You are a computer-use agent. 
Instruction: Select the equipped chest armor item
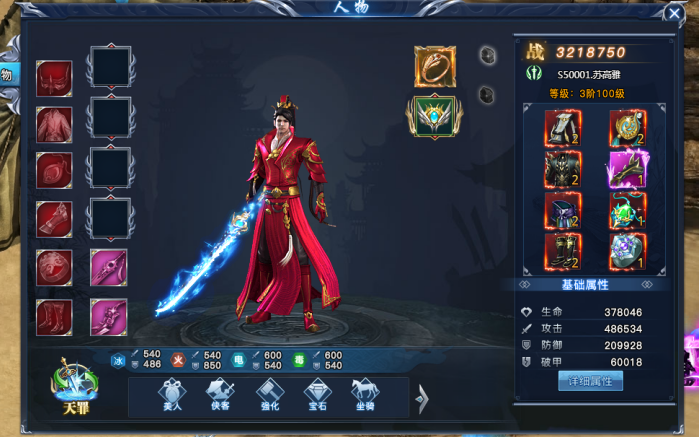click(x=562, y=169)
